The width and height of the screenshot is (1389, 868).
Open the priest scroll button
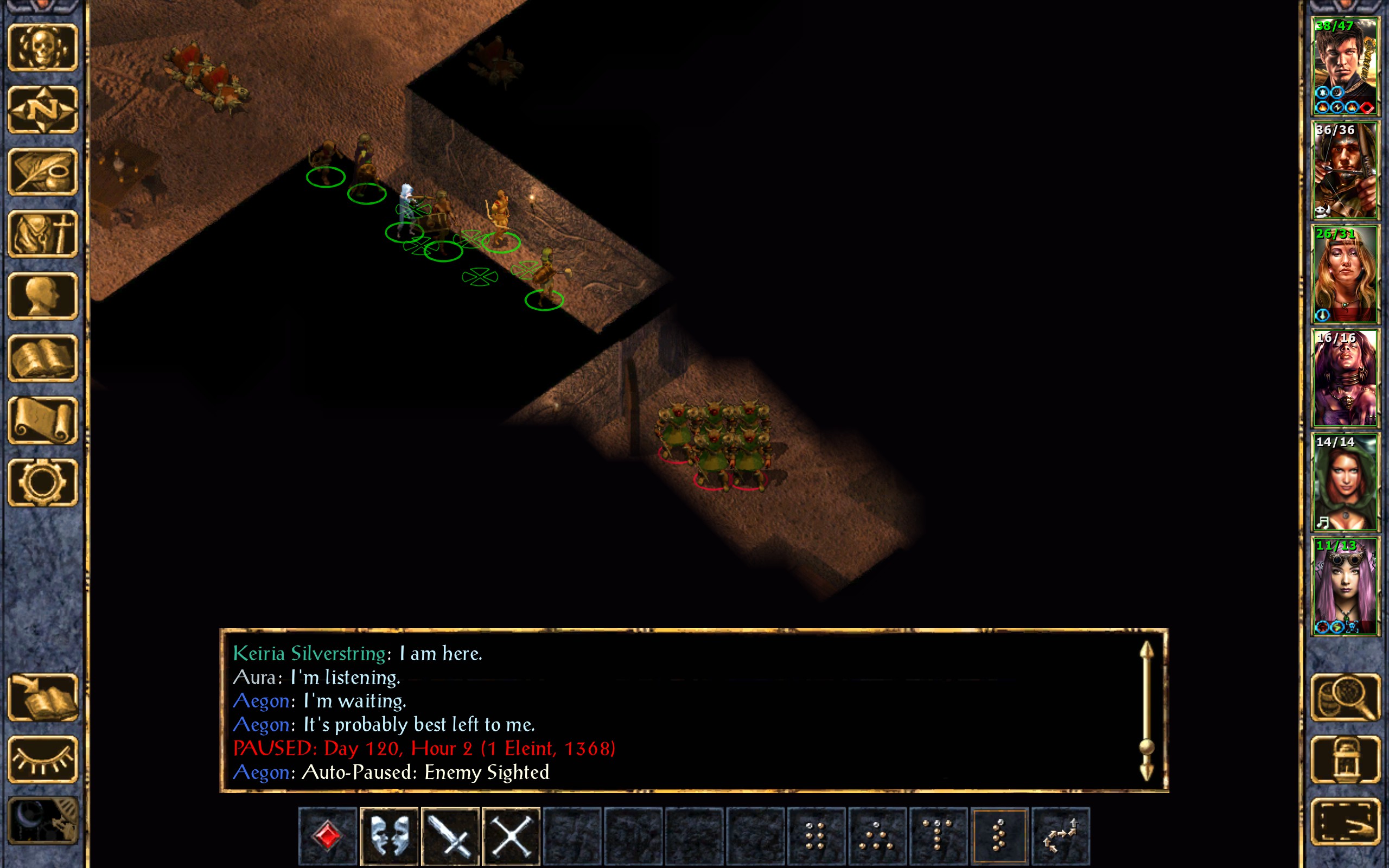(43, 420)
